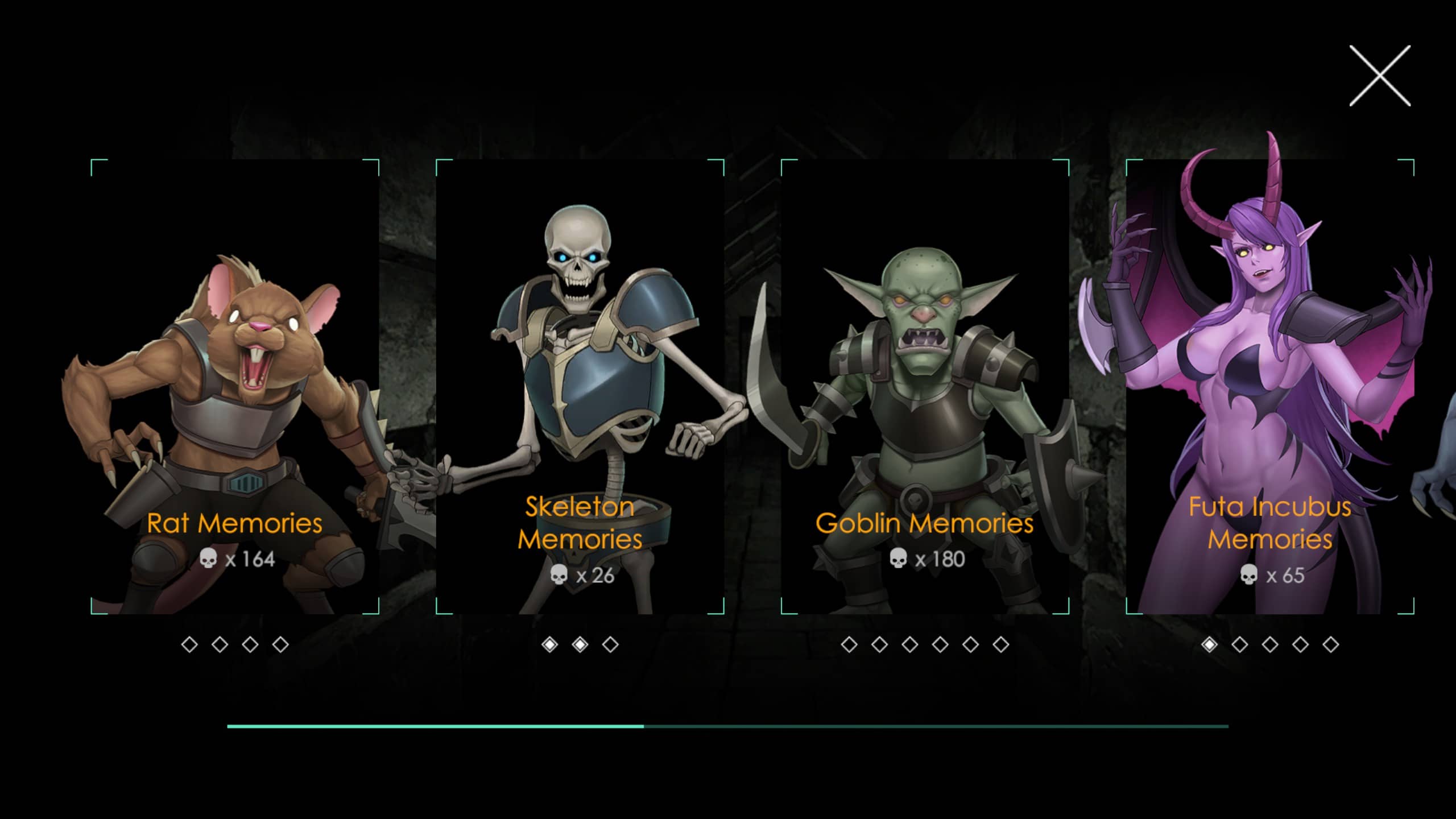Open the Rat Memories card
Screen dimensions: 1456x819
point(235,387)
